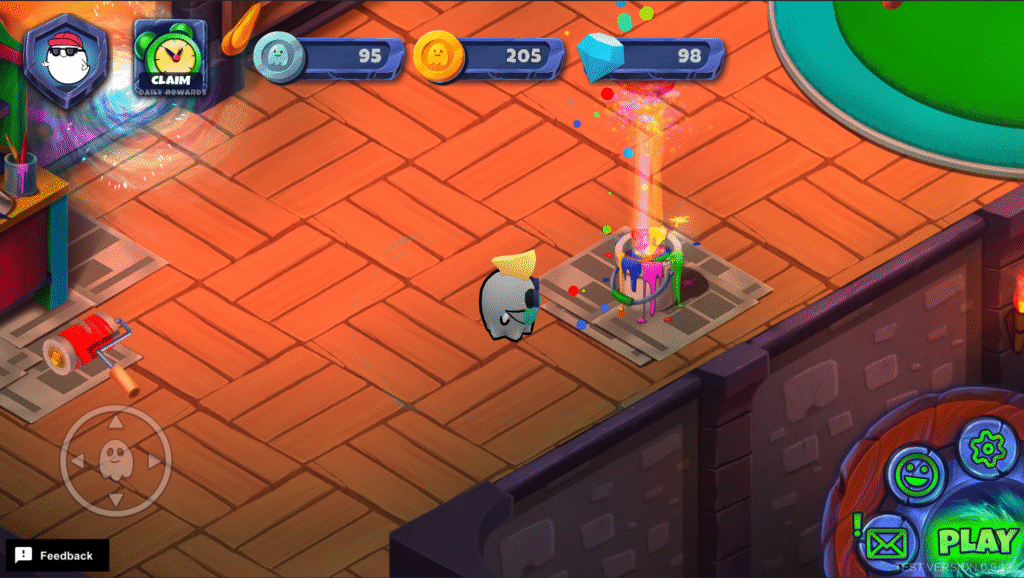Viewport: 1024px width, 578px height.
Task: Tap the right arrow on the ghost joystick
Action: click(x=154, y=461)
